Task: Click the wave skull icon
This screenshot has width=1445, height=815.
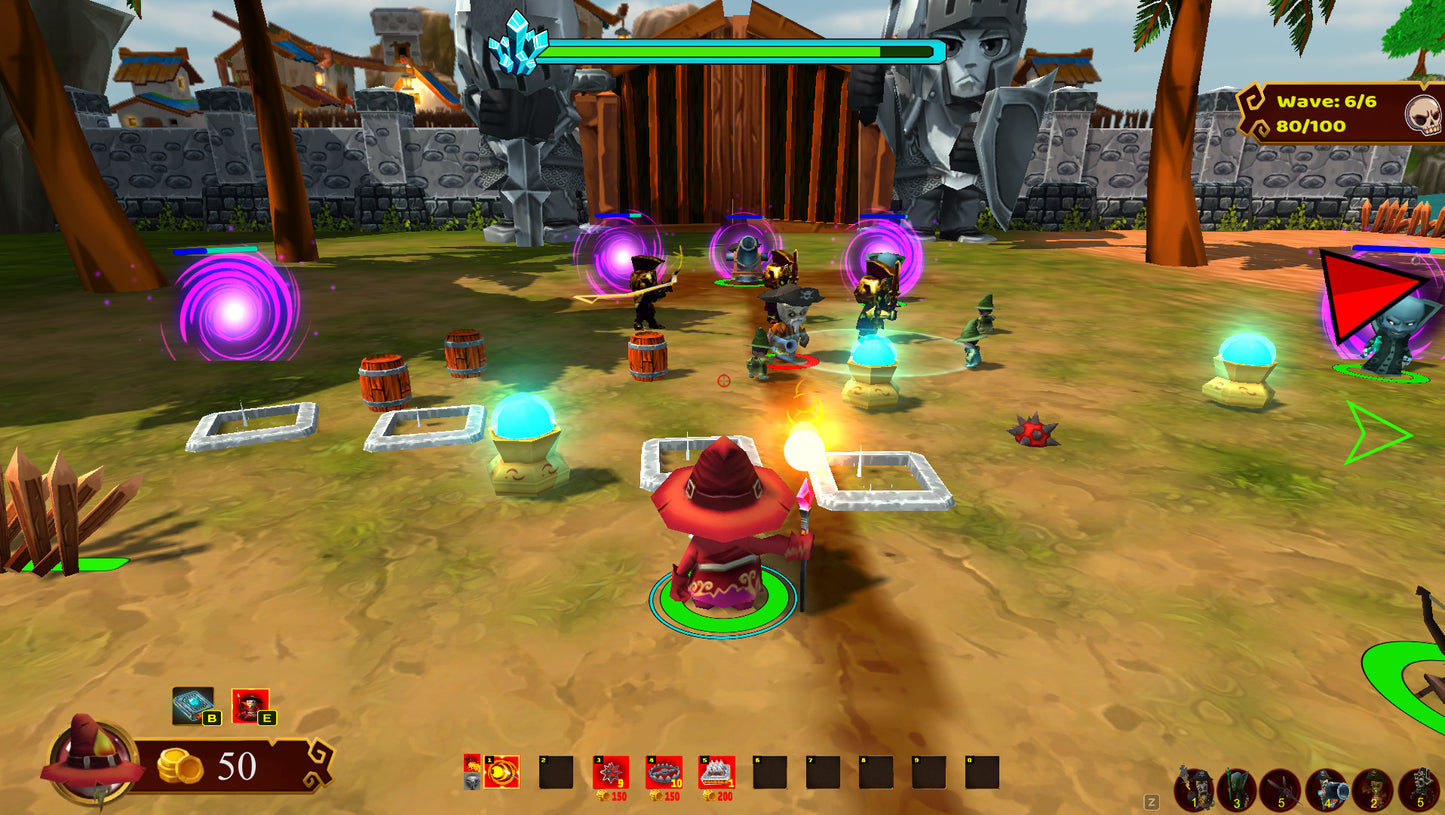Action: point(1423,115)
